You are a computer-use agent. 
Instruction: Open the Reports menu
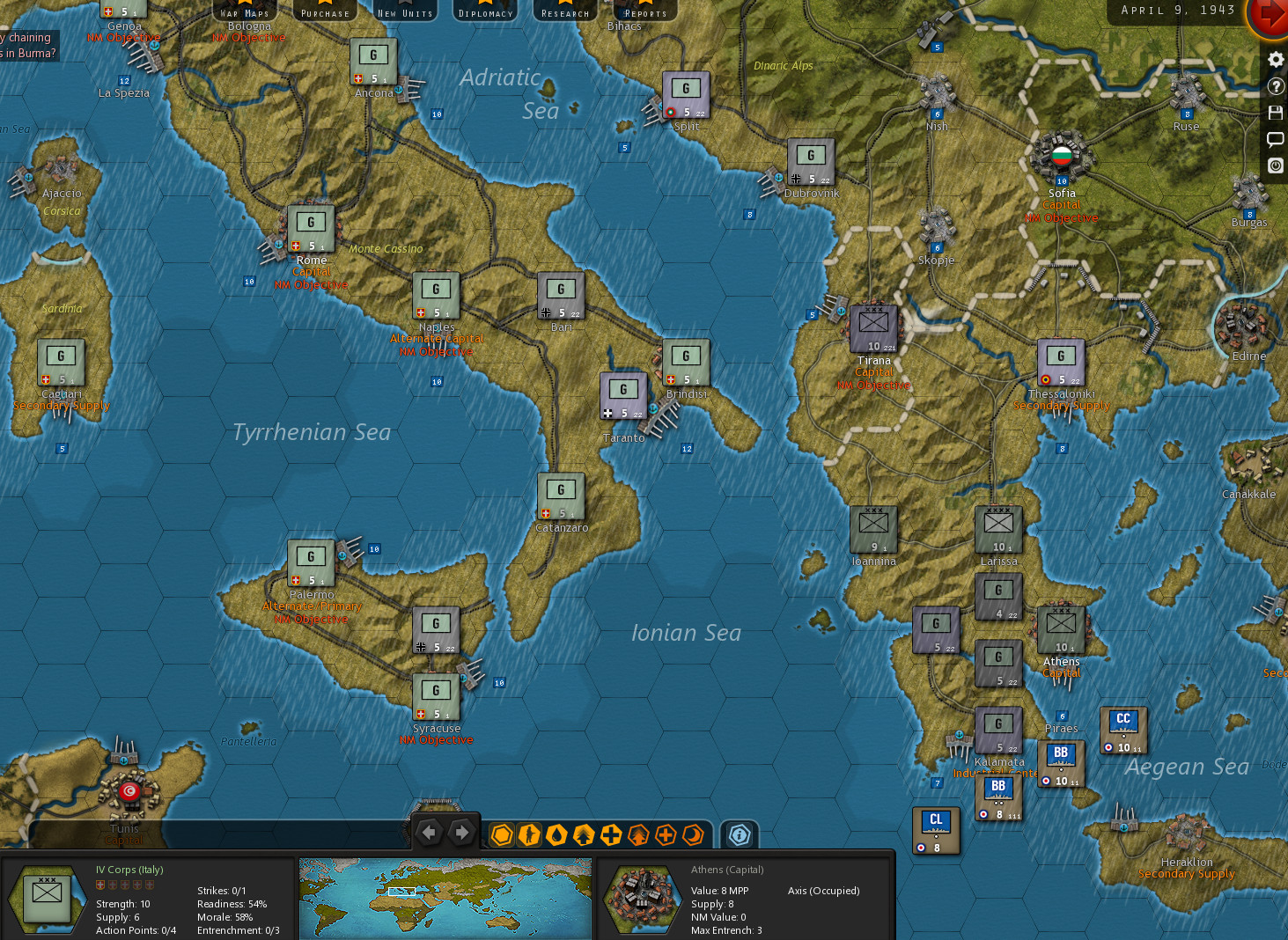(x=644, y=11)
